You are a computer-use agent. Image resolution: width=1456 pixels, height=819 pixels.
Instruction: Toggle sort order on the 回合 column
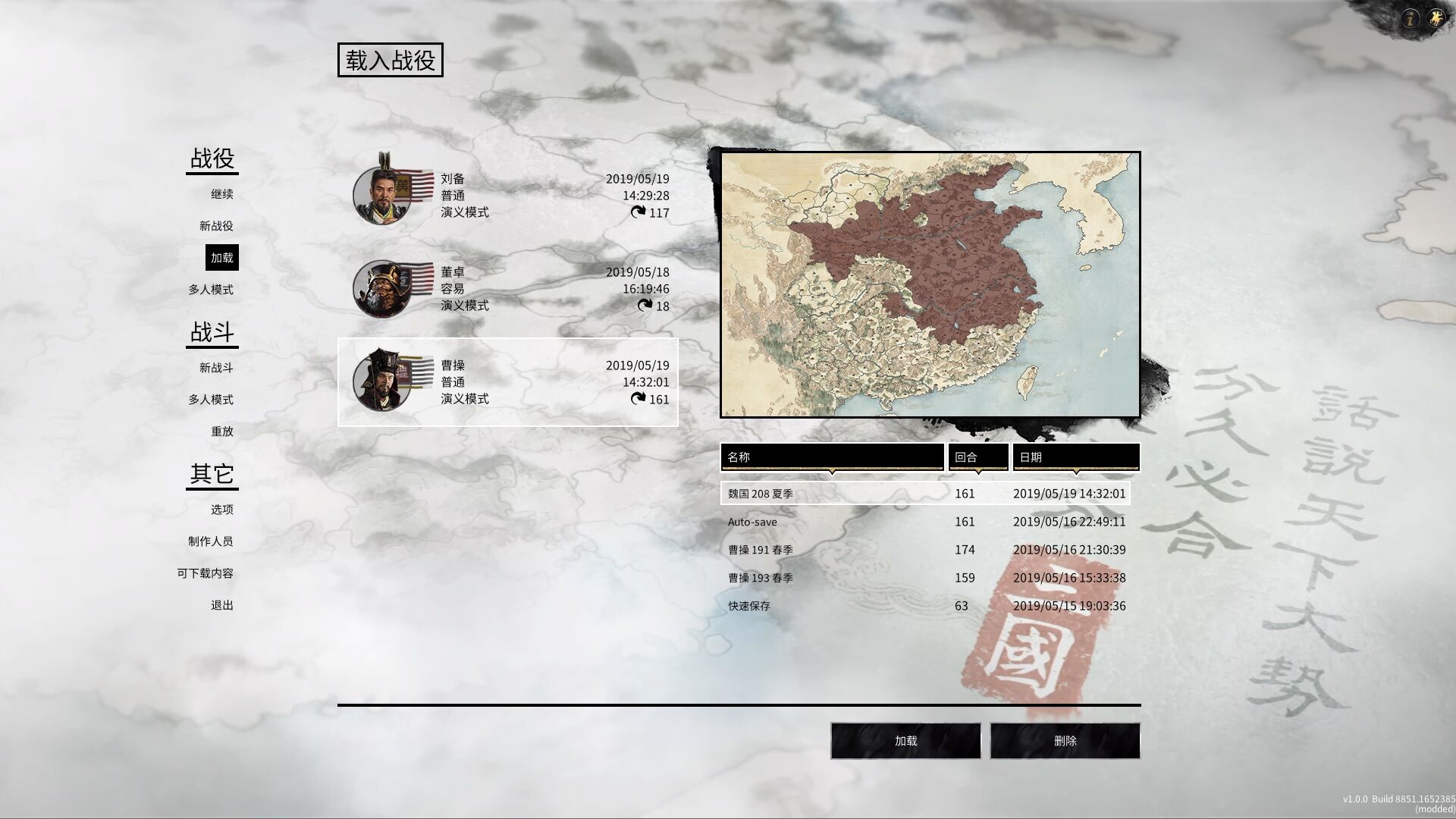coord(977,456)
